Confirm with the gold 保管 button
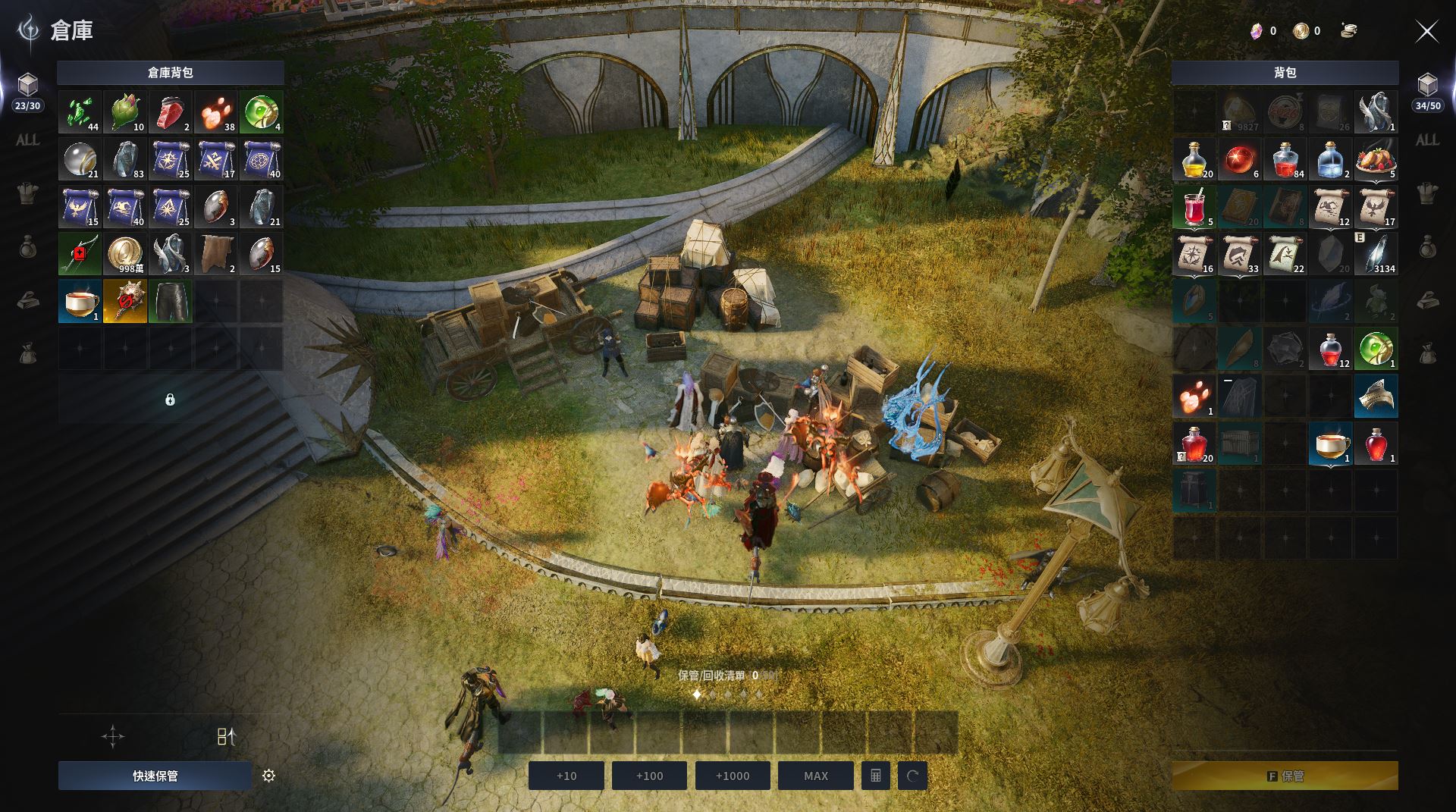 [x=1285, y=776]
